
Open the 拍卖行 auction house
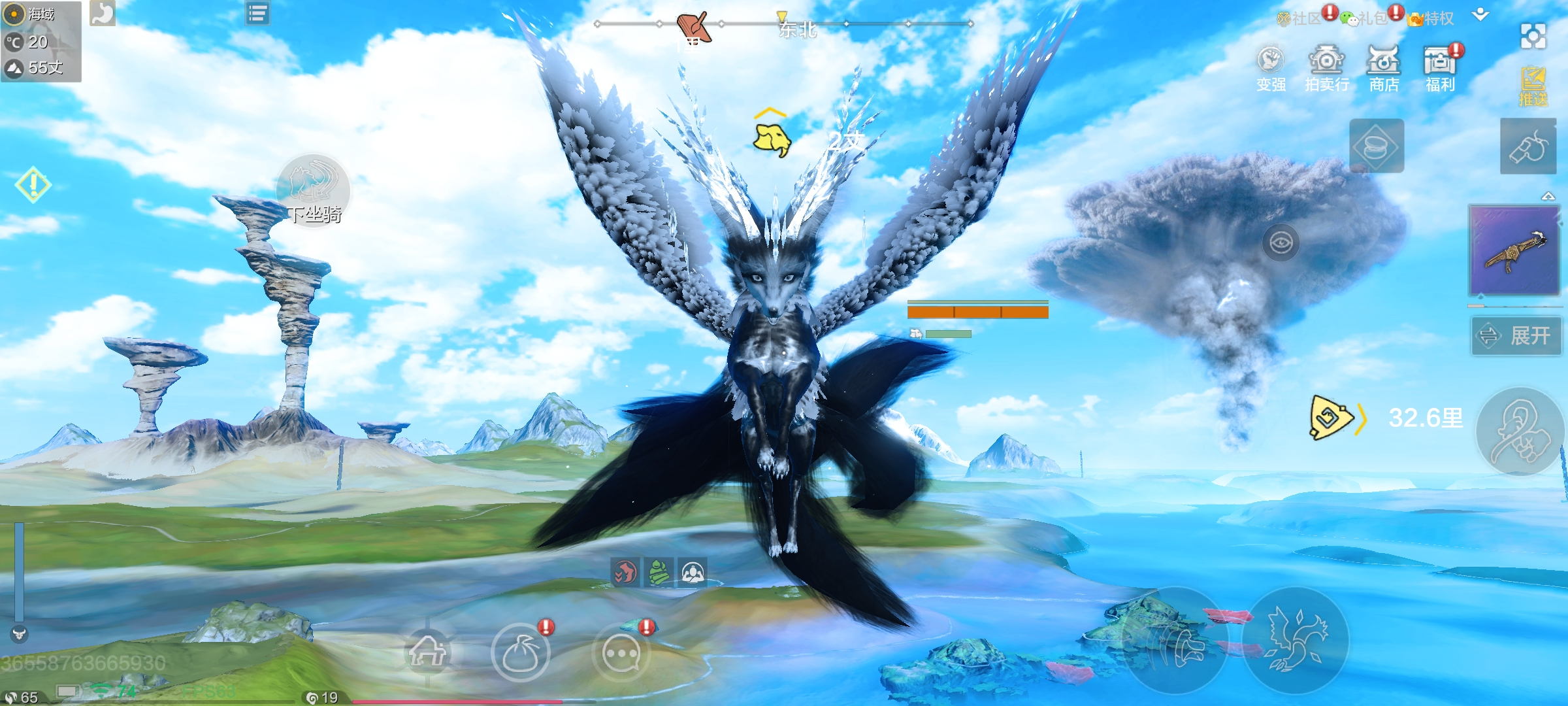click(x=1326, y=68)
